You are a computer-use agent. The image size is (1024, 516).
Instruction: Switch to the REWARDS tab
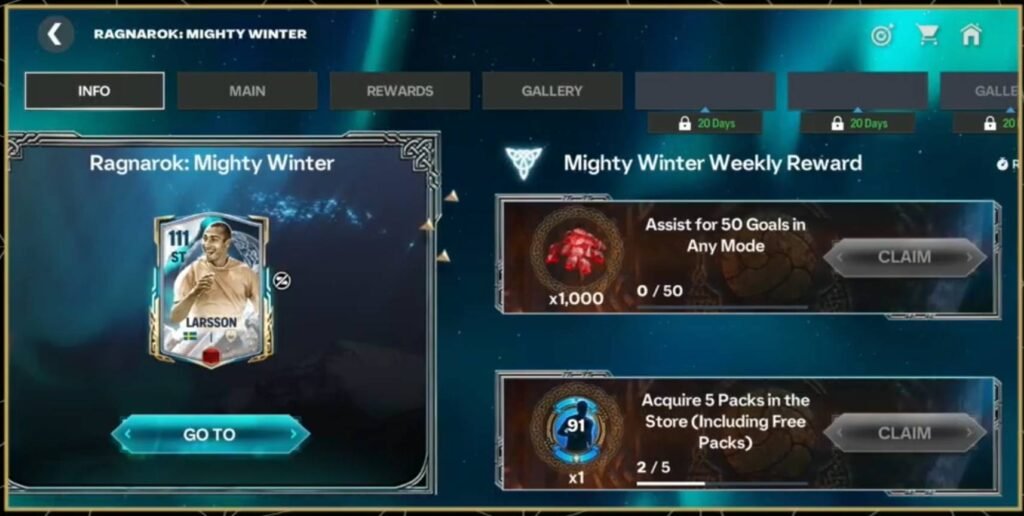click(x=400, y=91)
